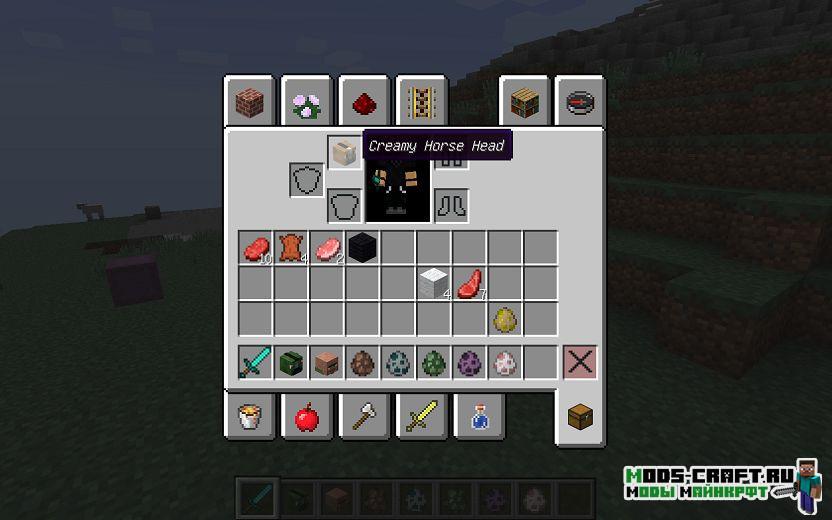Select the black wool block
This screenshot has height=520, width=832.
coord(363,247)
